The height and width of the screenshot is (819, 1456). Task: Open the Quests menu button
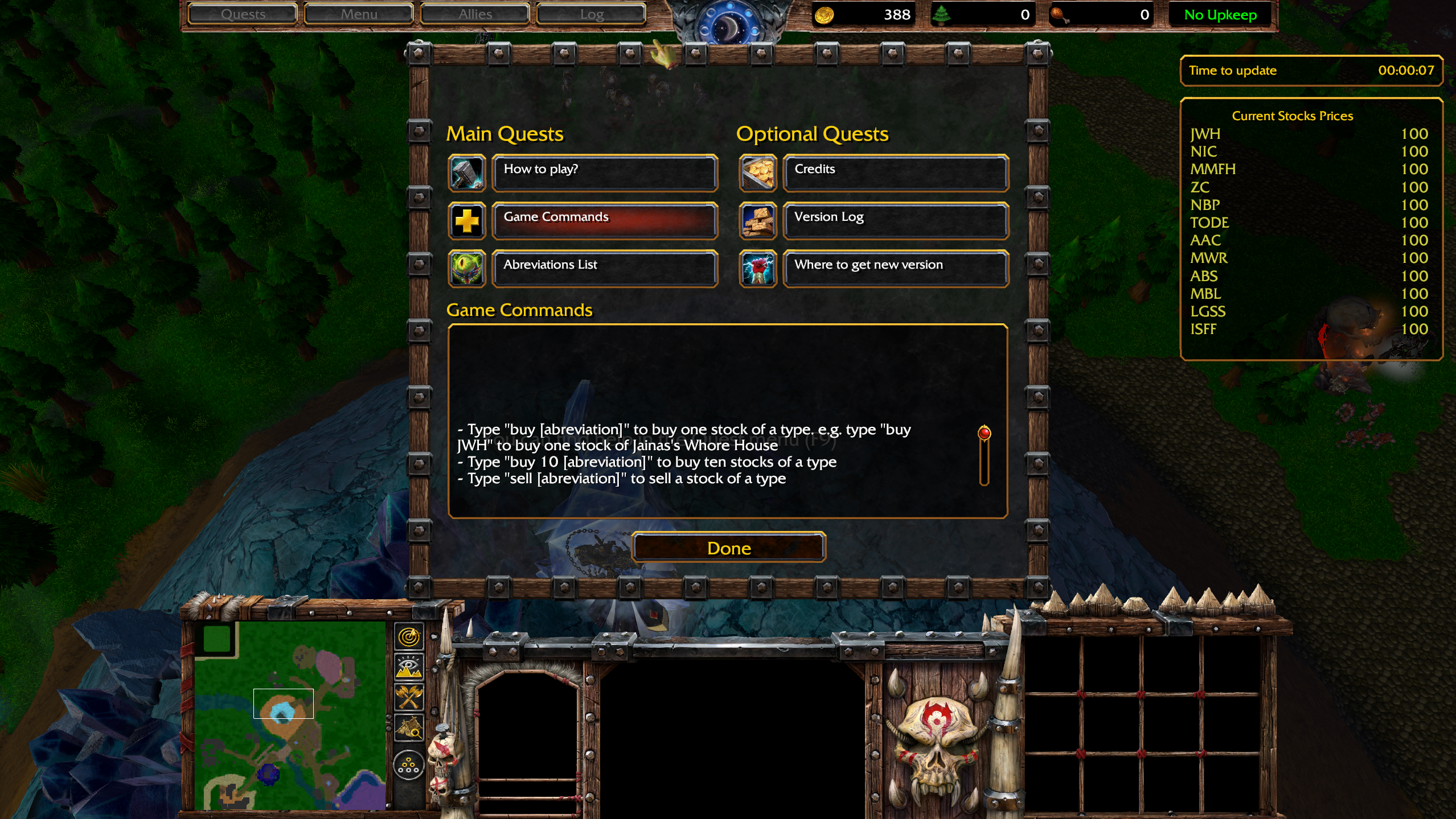243,14
